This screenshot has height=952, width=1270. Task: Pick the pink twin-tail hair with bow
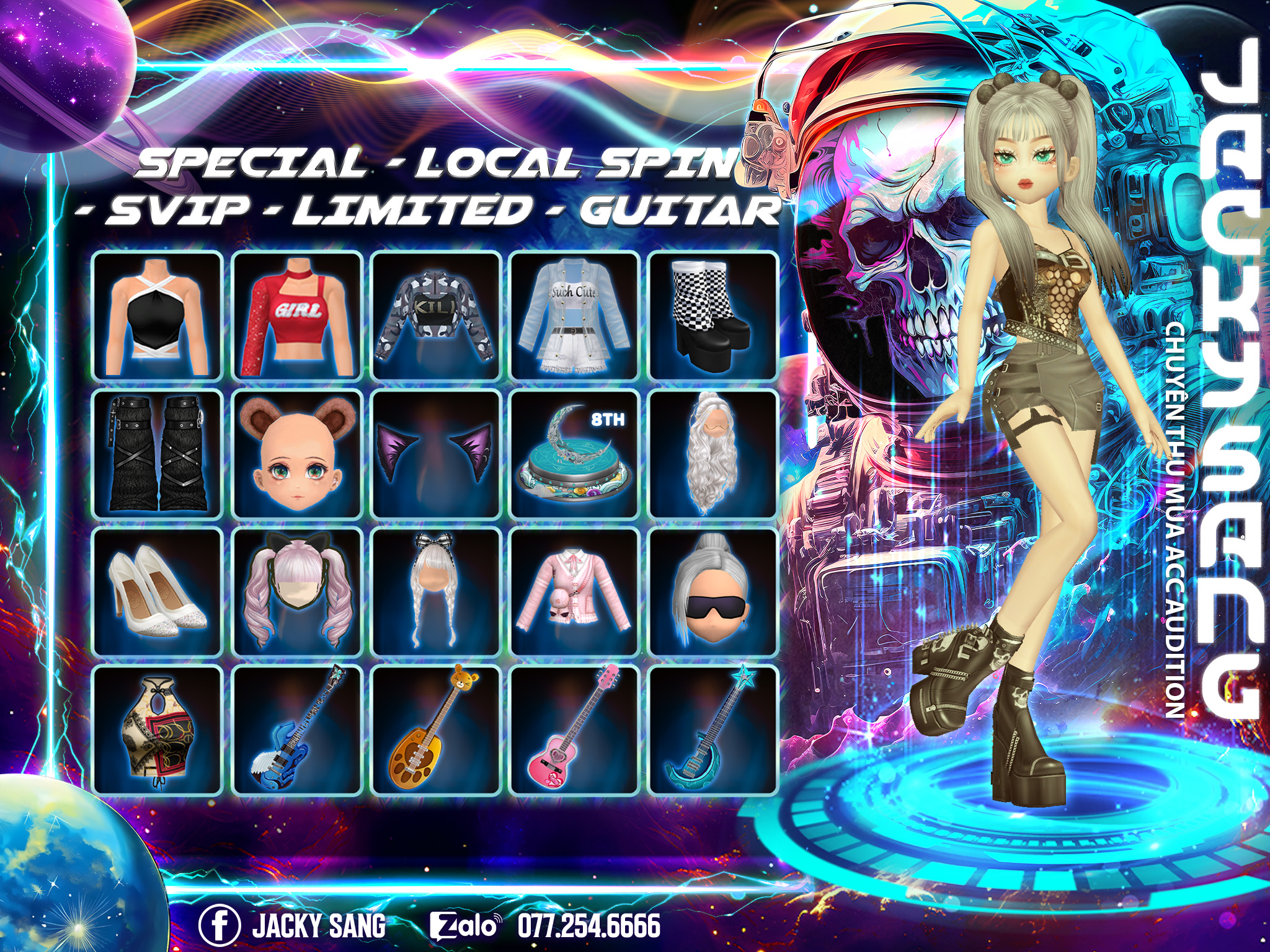(297, 593)
